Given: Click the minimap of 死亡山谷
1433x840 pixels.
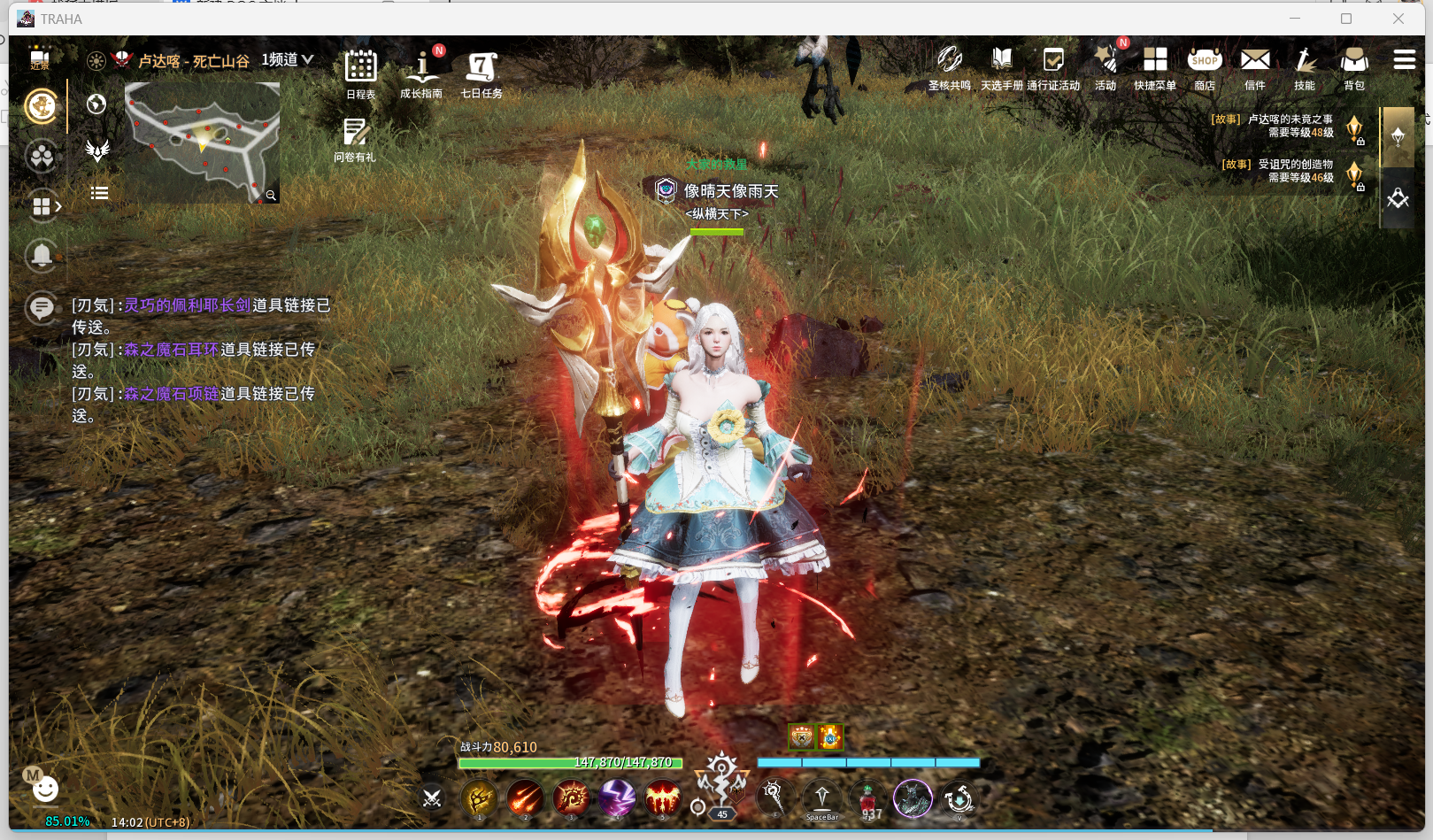Looking at the screenshot, I should 202,142.
